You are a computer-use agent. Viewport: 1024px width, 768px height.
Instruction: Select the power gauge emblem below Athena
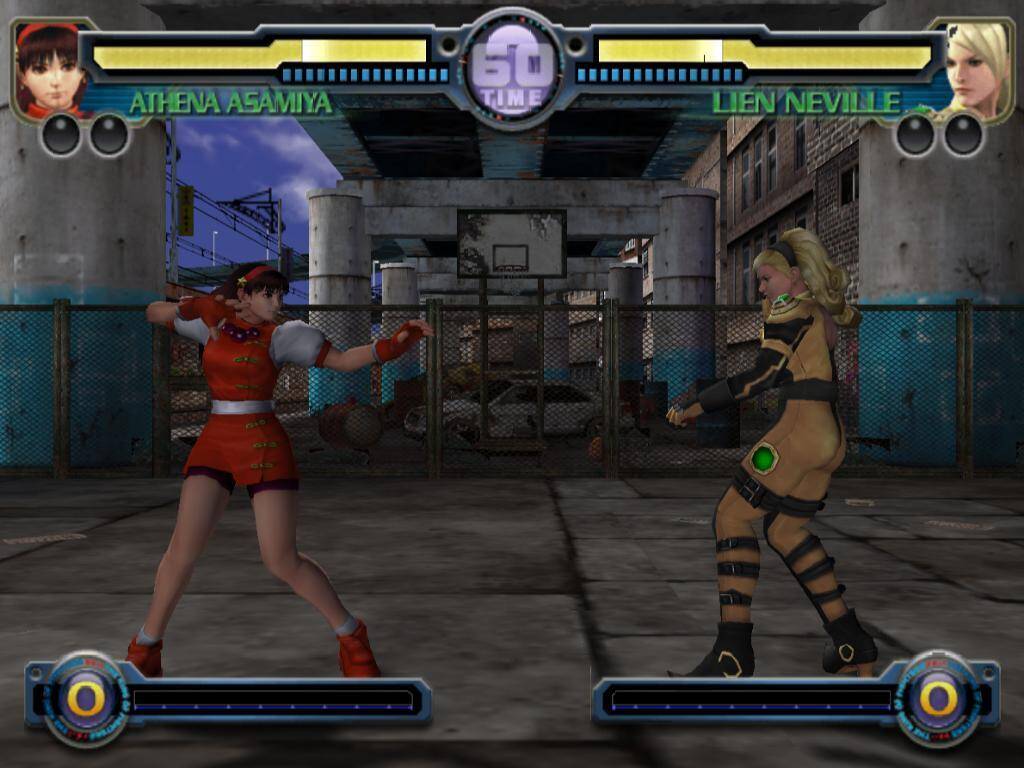click(85, 698)
